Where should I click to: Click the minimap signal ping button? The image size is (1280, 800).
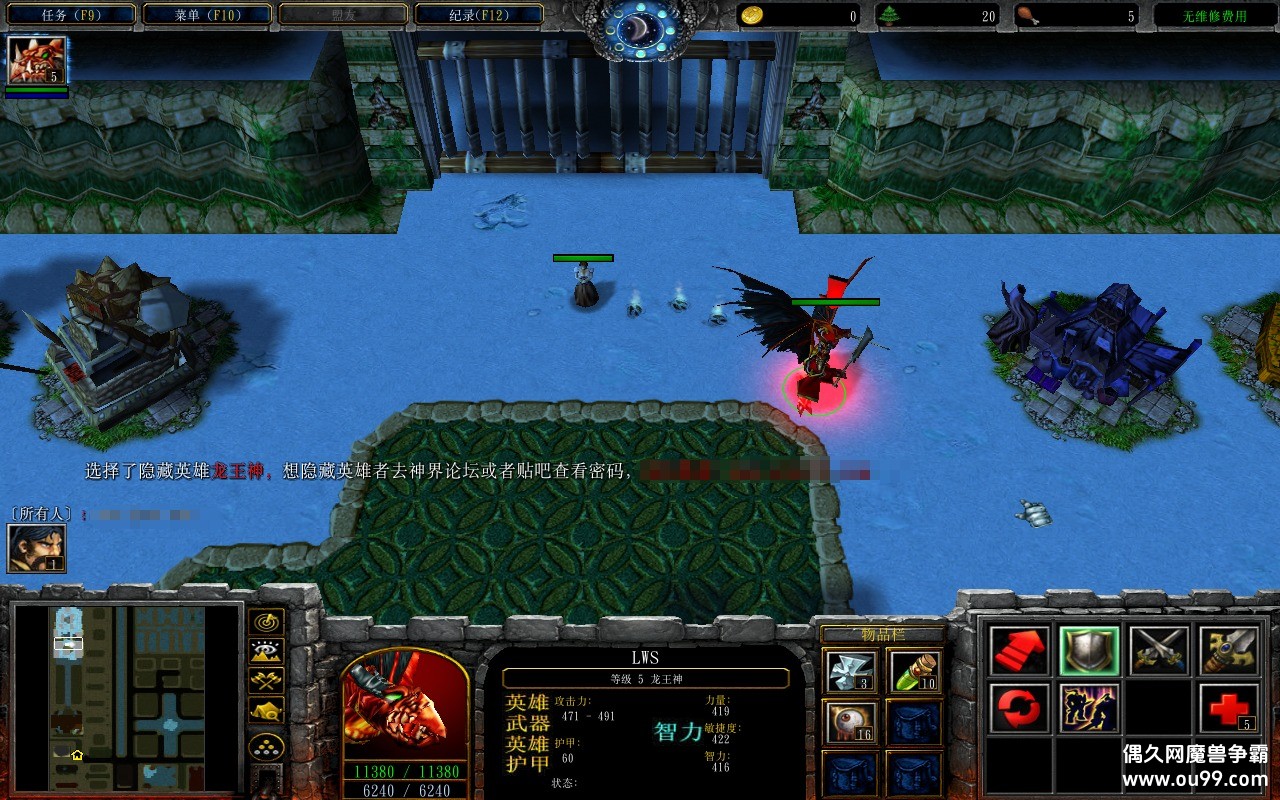pos(266,623)
